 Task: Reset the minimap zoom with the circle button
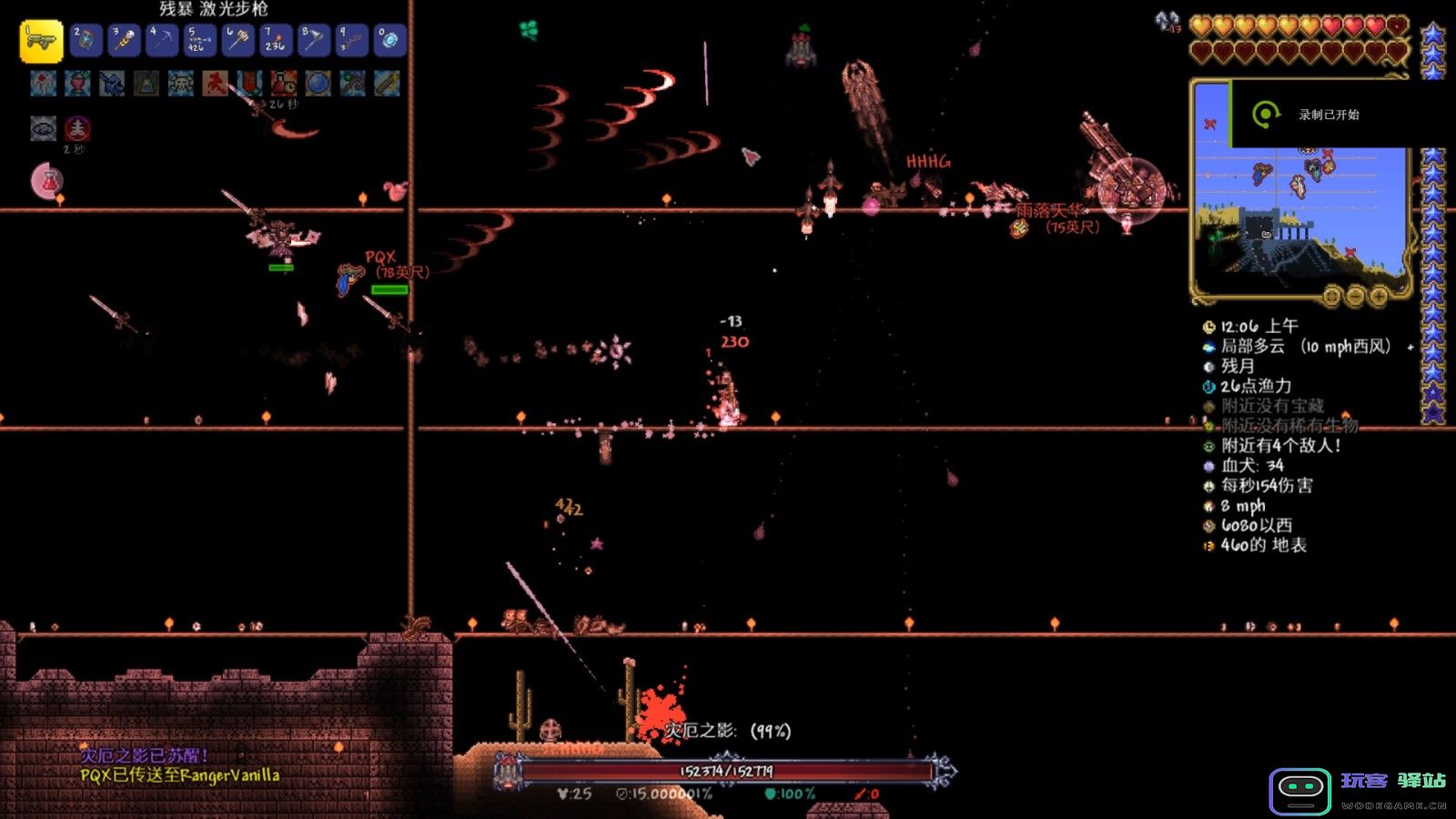pos(1331,296)
